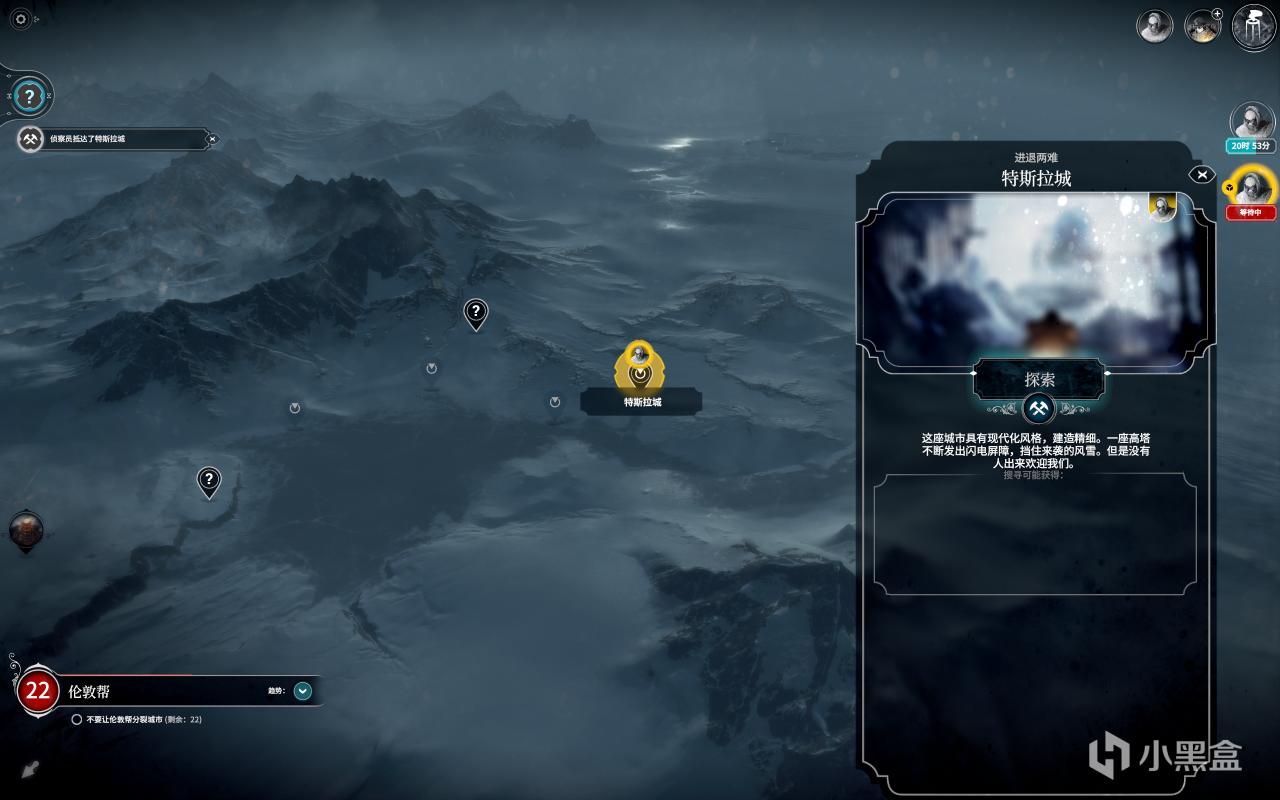Expand the 伦敦帮 trend dropdown arrow
The width and height of the screenshot is (1280, 800).
click(303, 690)
